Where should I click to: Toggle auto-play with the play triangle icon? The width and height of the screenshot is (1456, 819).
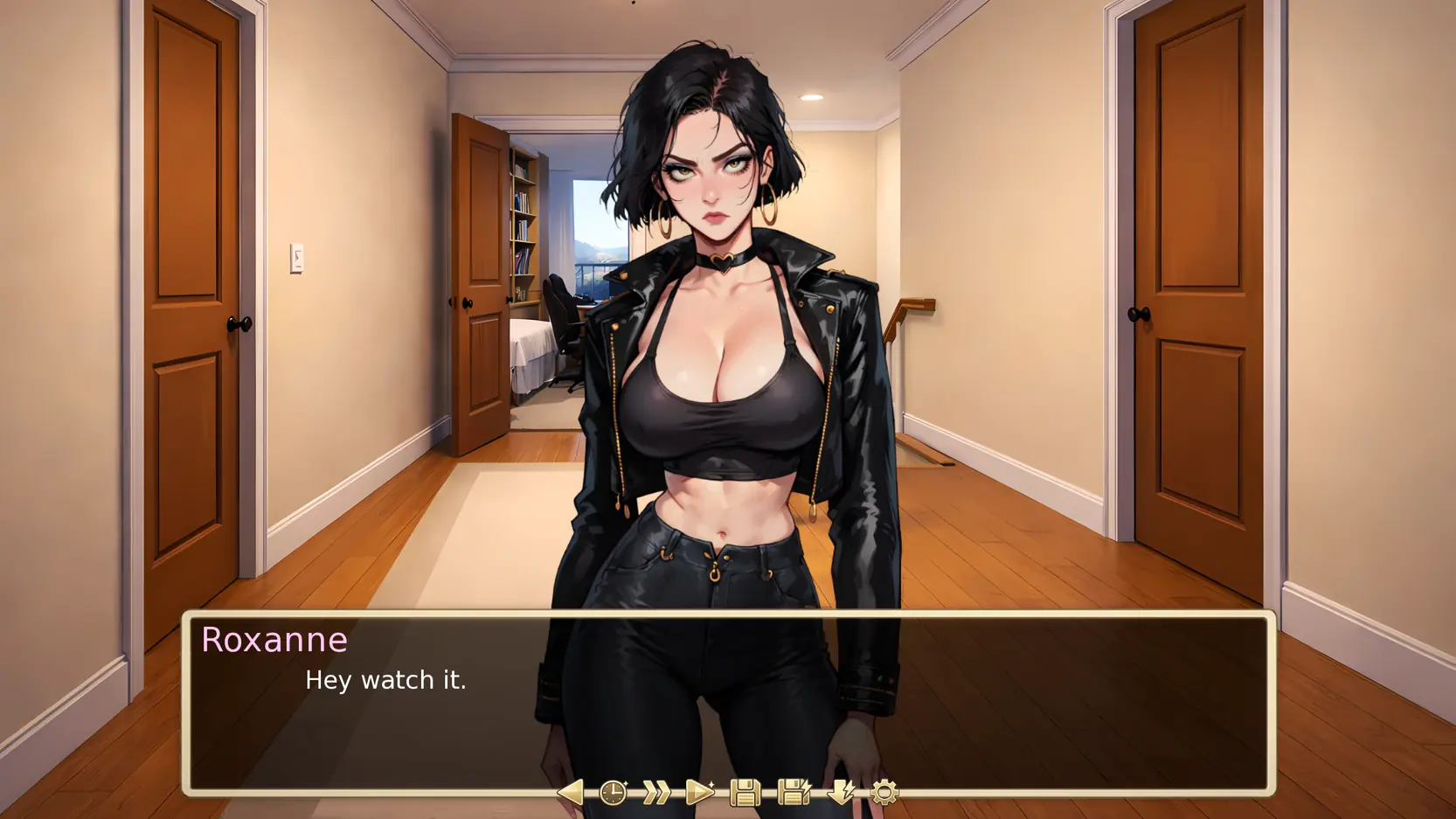(x=700, y=793)
